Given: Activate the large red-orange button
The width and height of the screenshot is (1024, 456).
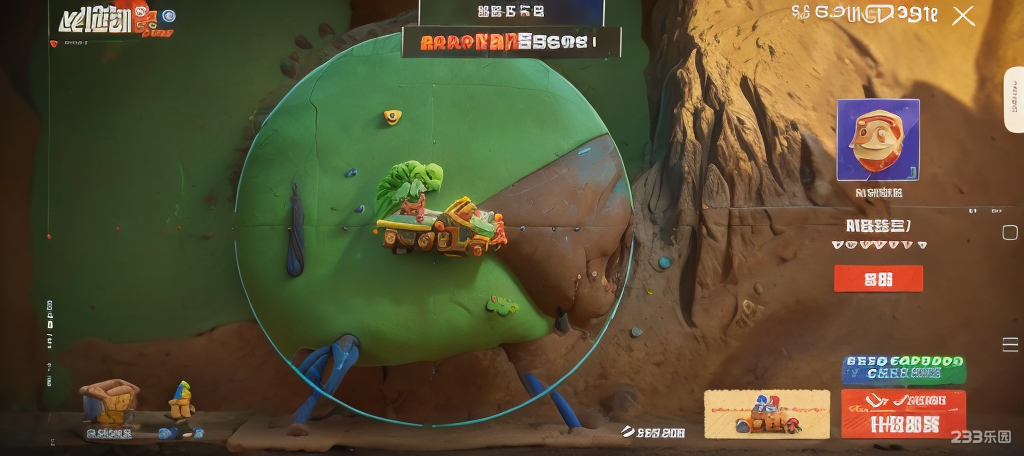Looking at the screenshot, I should (903, 413).
